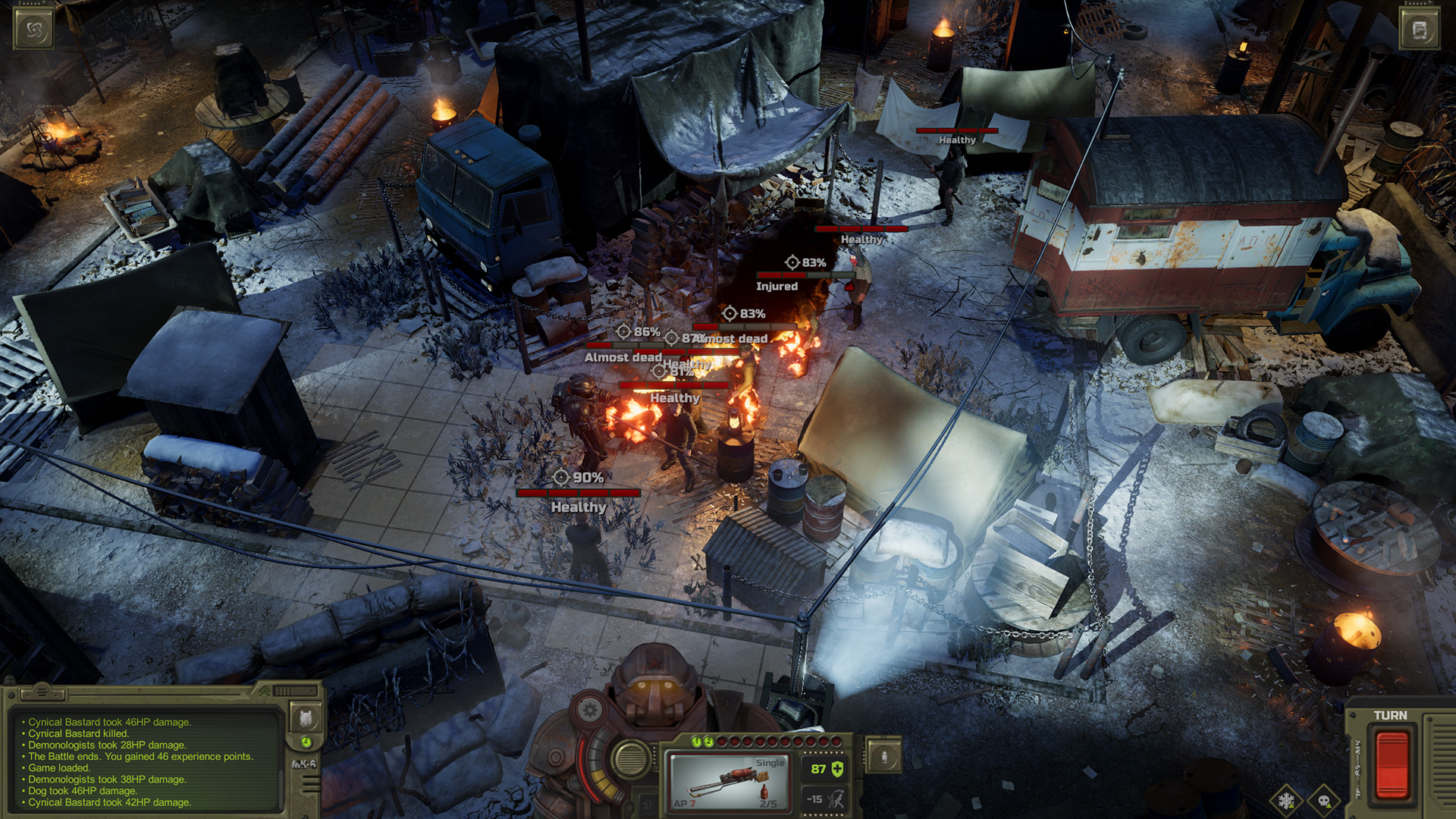This screenshot has height=819, width=1456.
Task: Open the settings gear on the character HUD
Action: pyautogui.click(x=589, y=710)
